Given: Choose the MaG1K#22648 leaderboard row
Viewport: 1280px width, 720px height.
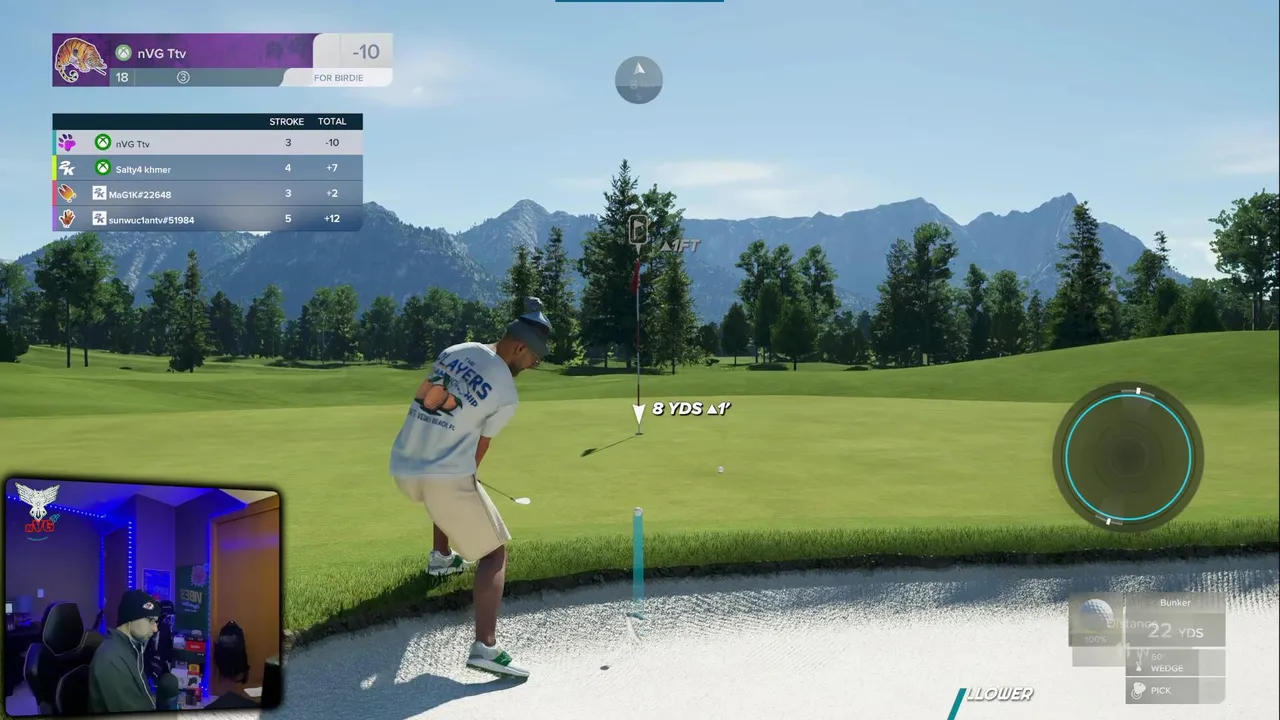Looking at the screenshot, I should click(x=207, y=194).
